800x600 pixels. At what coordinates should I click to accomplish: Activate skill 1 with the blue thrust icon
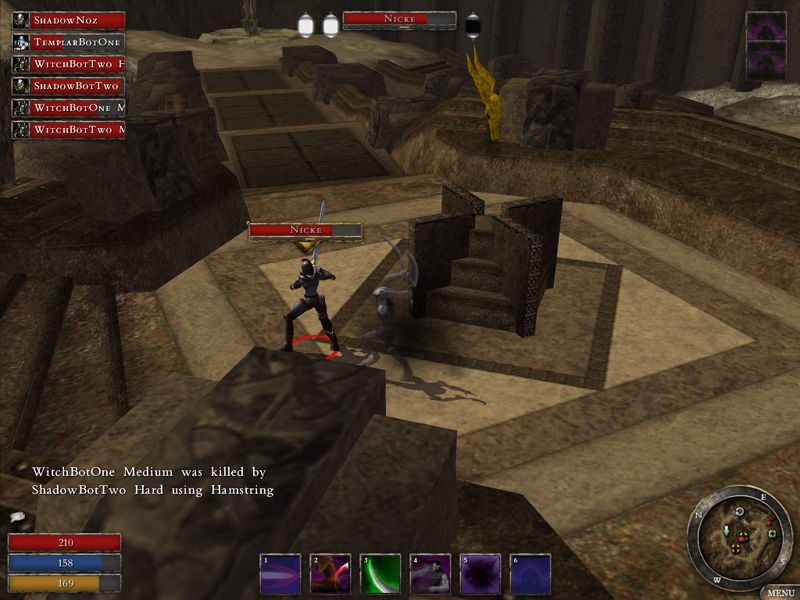[x=280, y=574]
